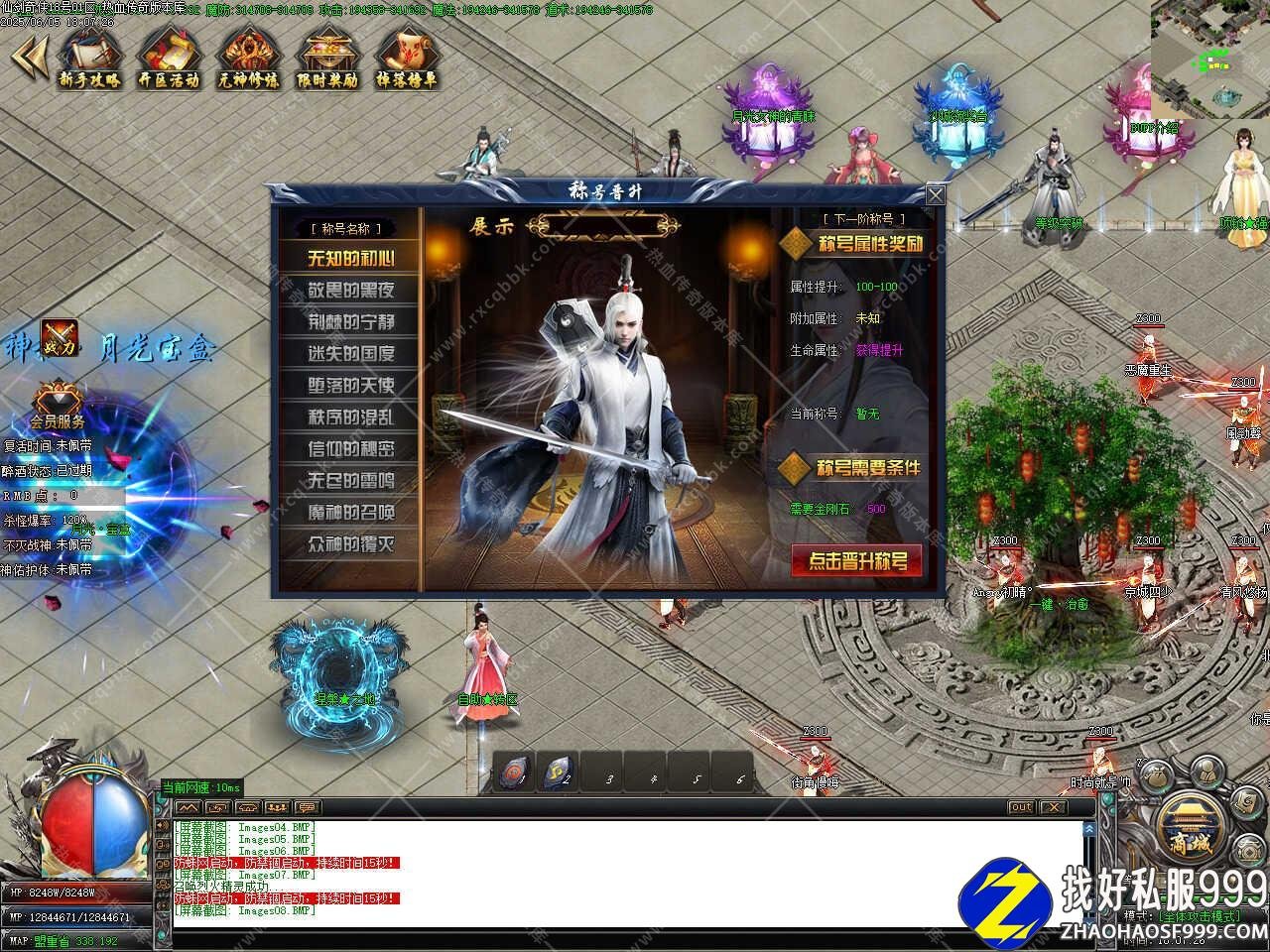The width and height of the screenshot is (1270, 952).
Task: Pick the 无尽的雷鸣 title entry
Action: point(350,481)
